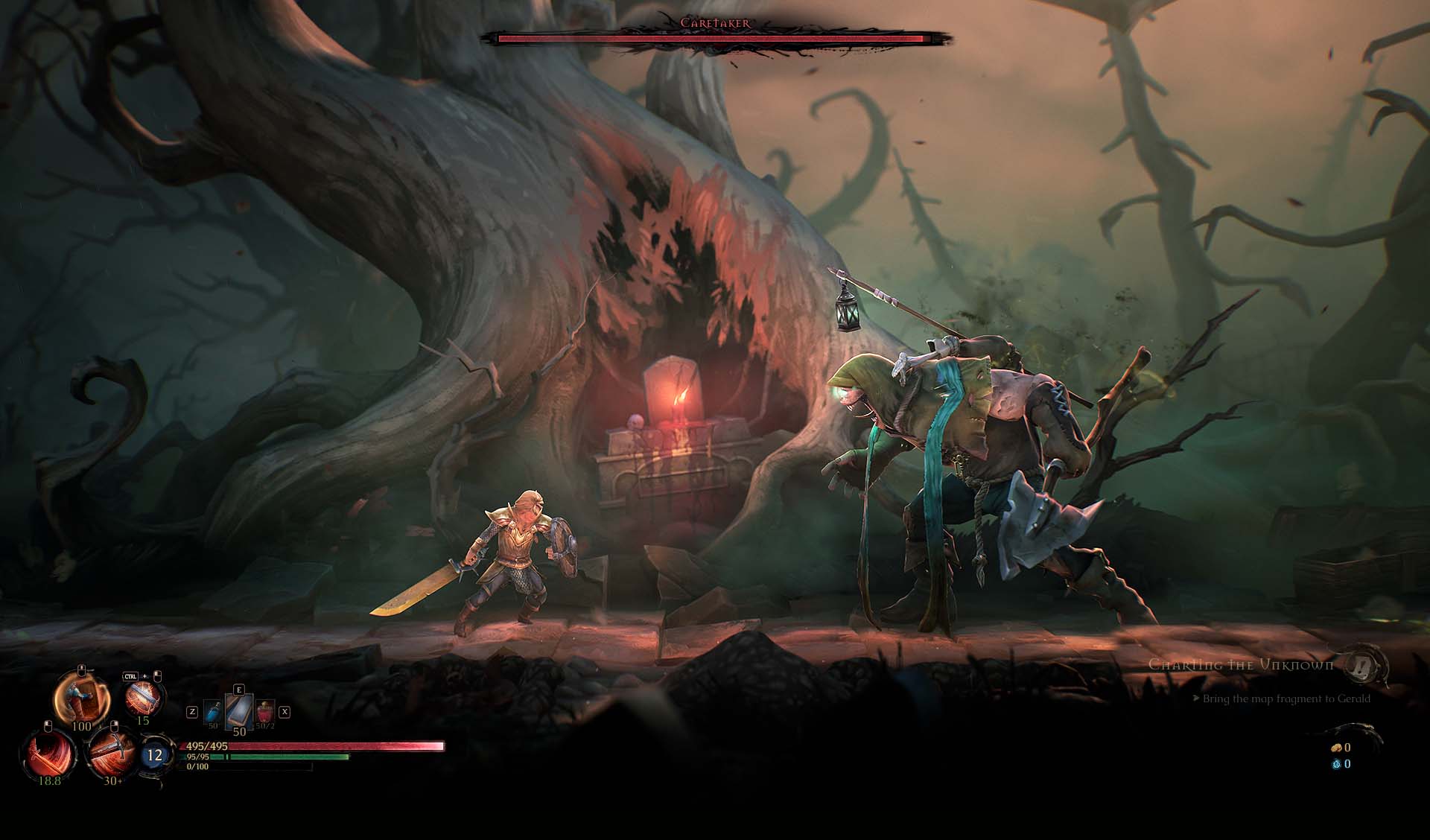Select the mirror item in the center slot
1430x840 pixels.
click(239, 712)
